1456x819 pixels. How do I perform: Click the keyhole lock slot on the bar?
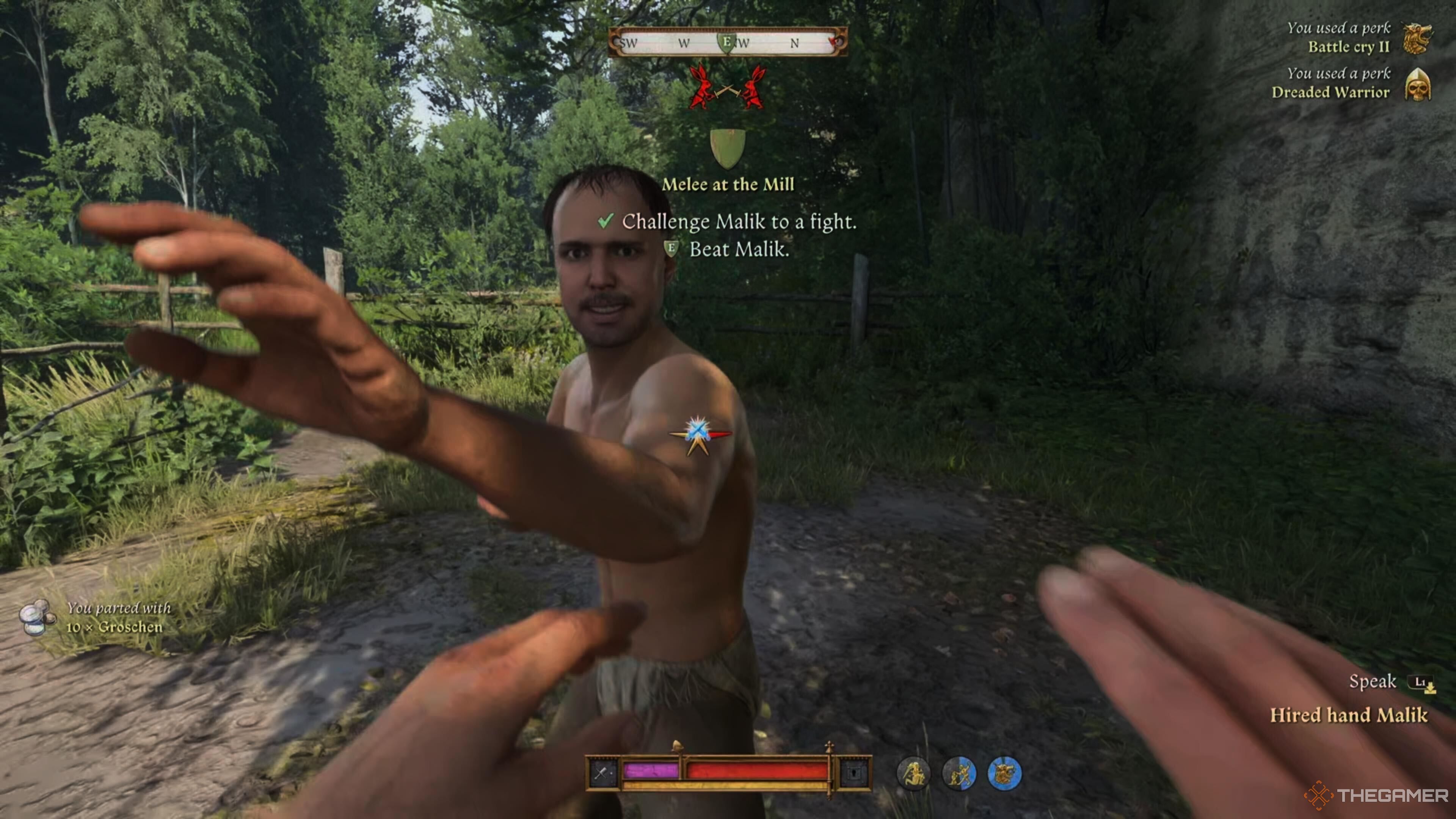[854, 773]
